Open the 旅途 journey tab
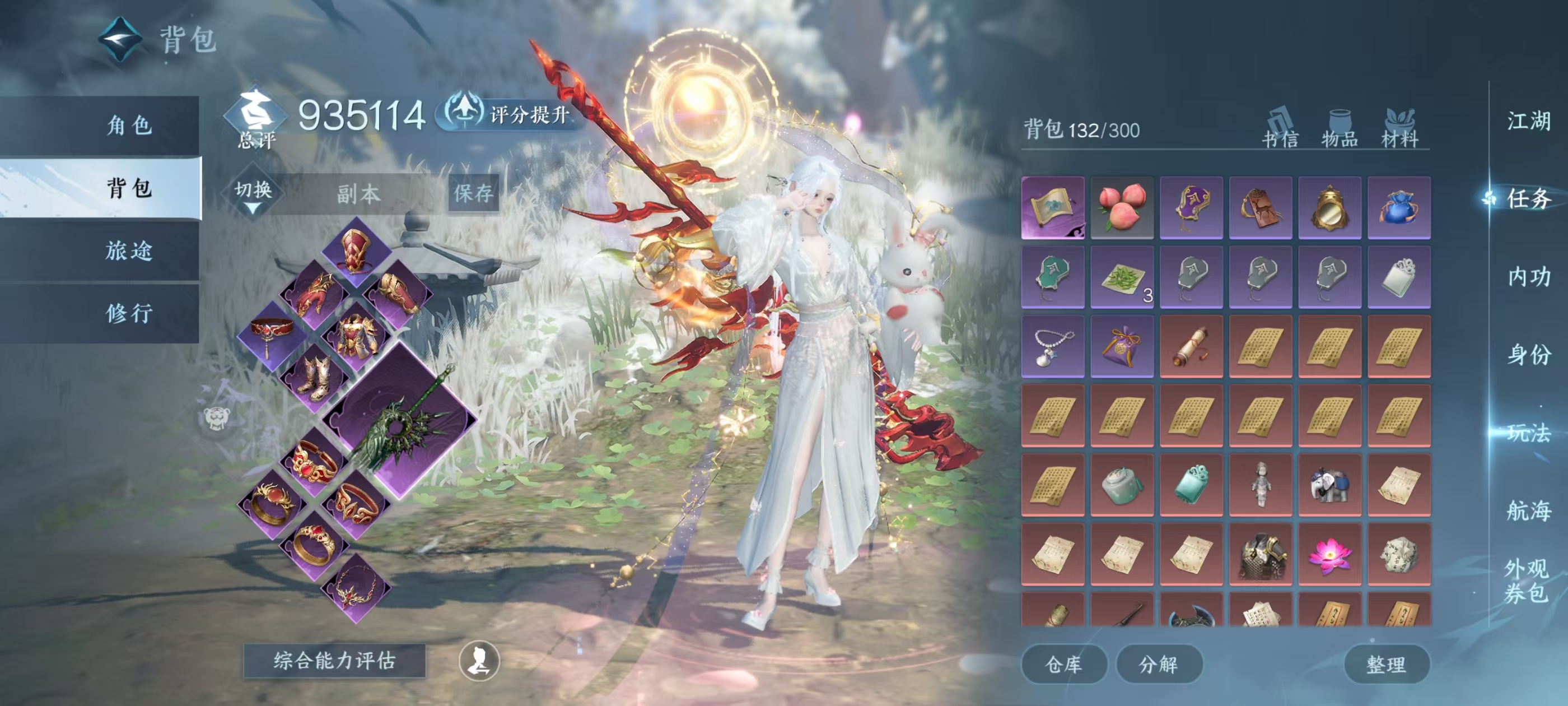The image size is (1568, 706). [x=129, y=250]
